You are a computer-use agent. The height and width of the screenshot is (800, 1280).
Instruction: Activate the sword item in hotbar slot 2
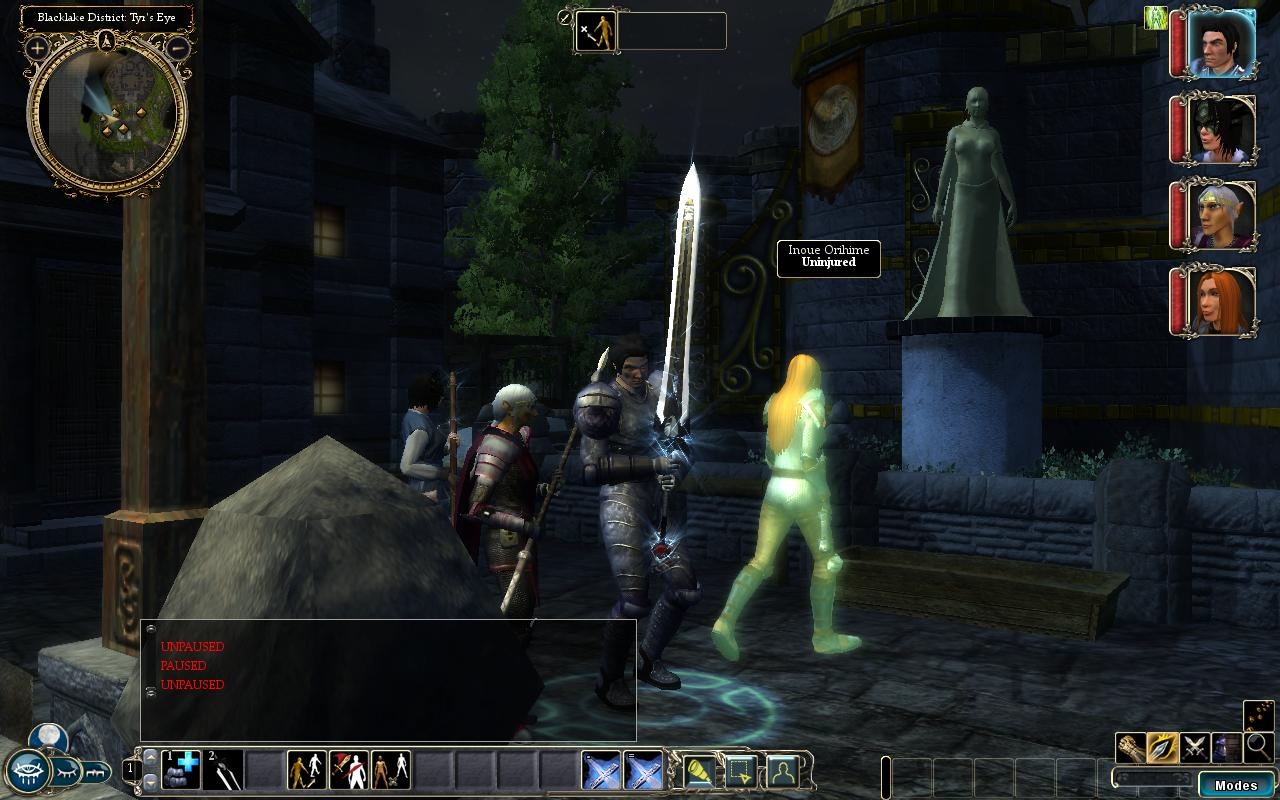(224, 770)
